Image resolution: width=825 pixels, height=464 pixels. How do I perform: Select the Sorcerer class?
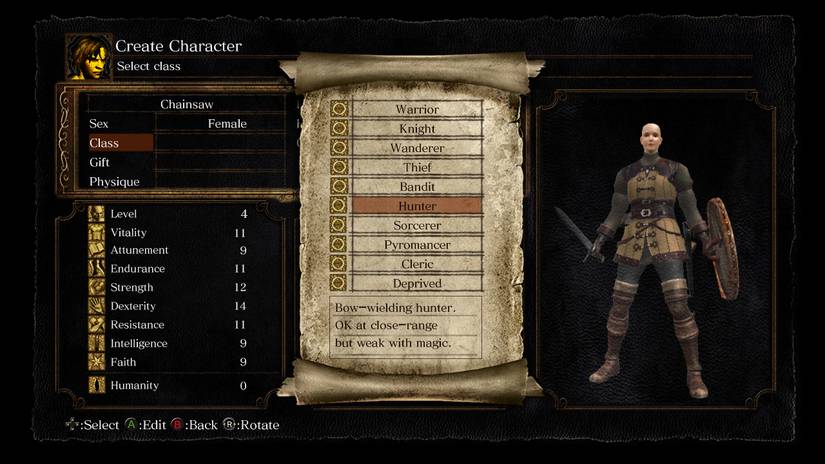(x=416, y=225)
